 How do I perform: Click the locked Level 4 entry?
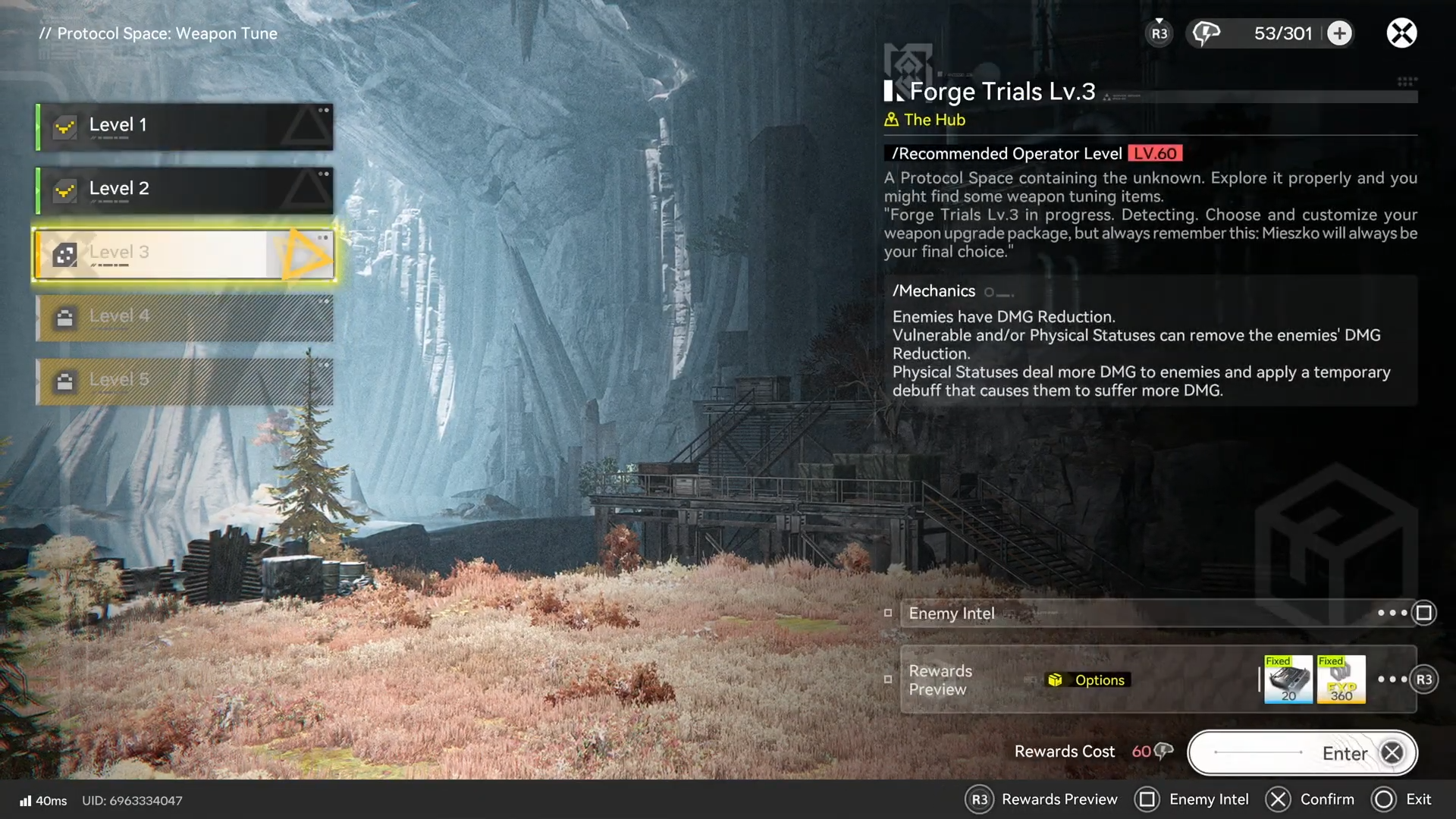[184, 317]
